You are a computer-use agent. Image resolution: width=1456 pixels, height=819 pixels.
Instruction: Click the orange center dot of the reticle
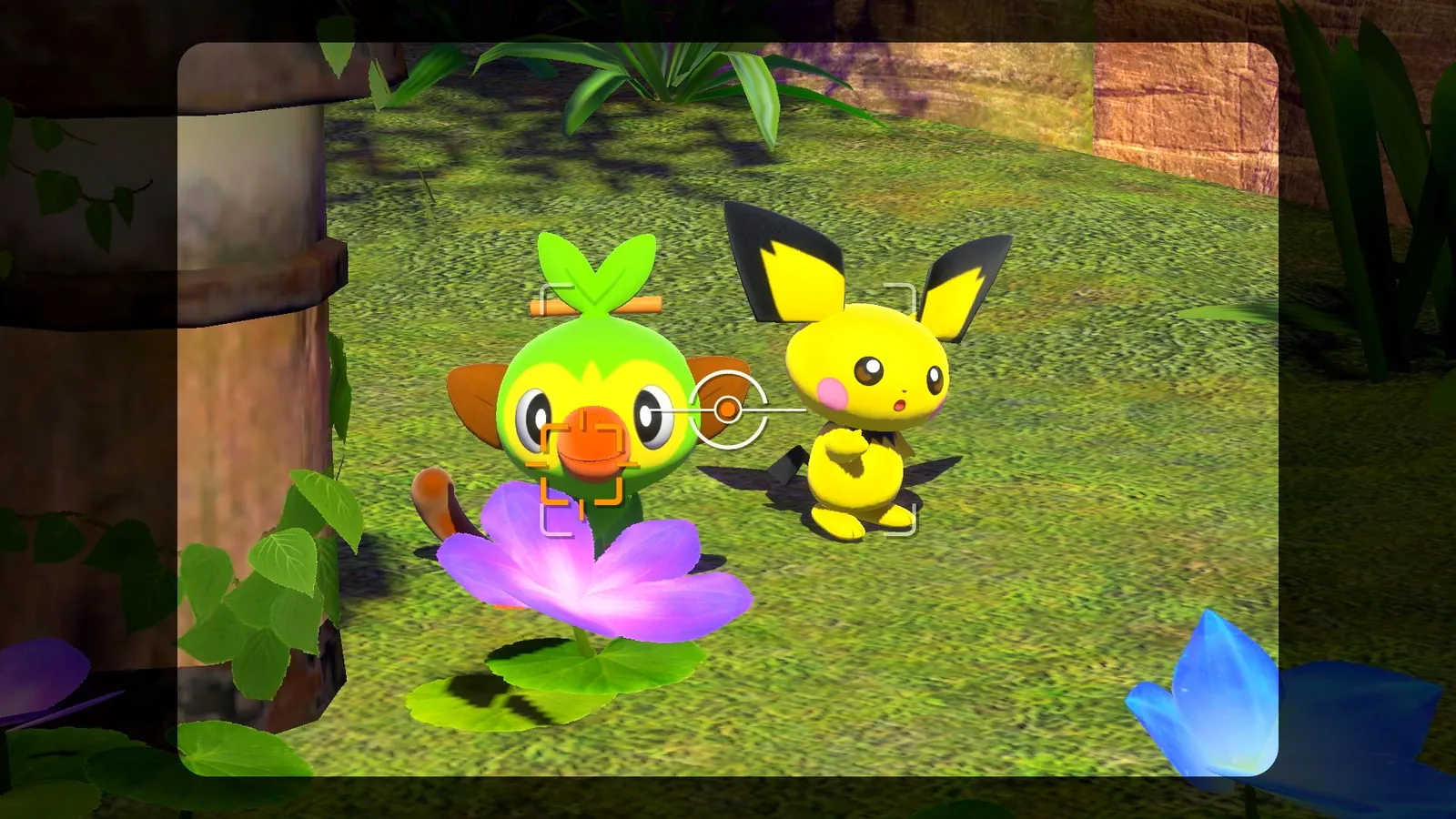click(x=728, y=409)
